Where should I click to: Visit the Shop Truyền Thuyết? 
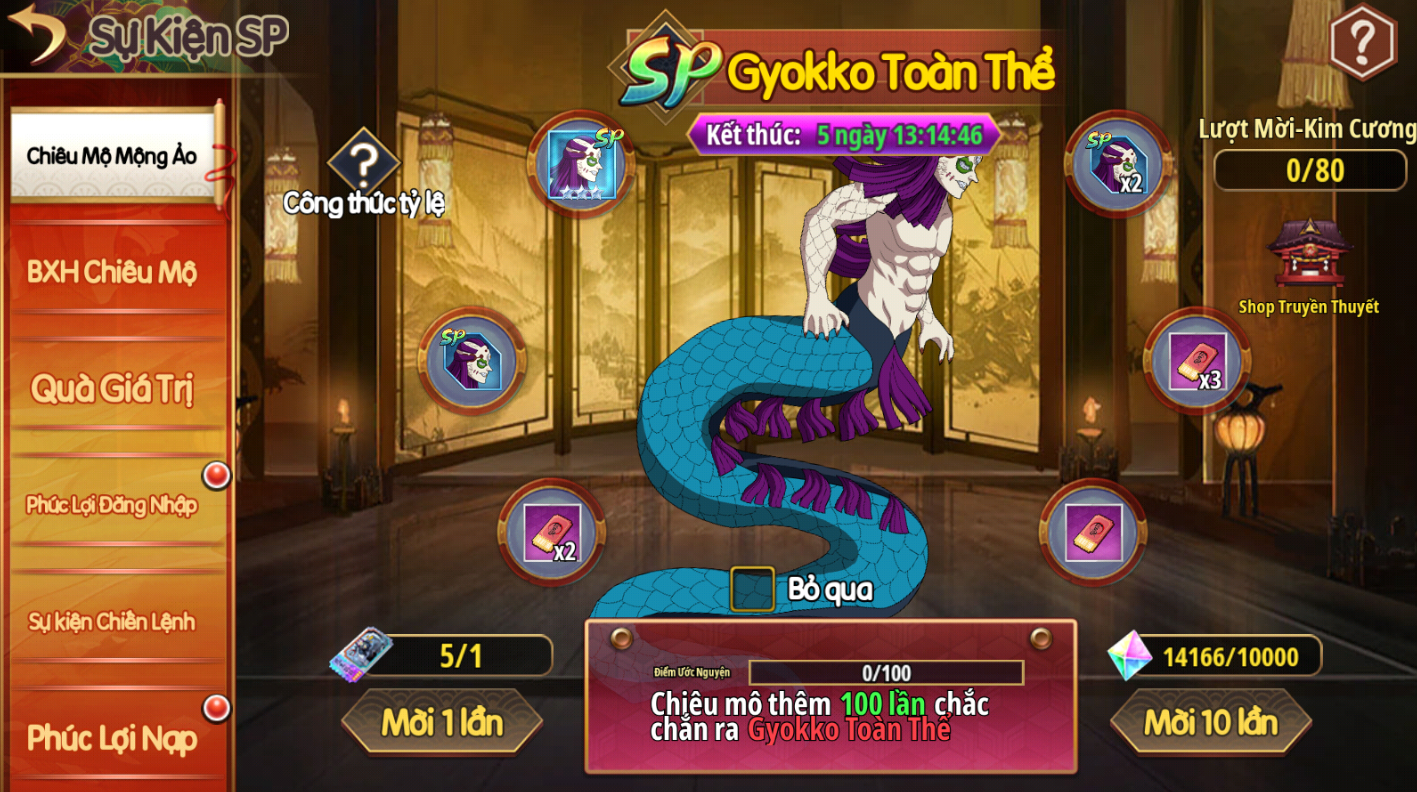click(1309, 258)
